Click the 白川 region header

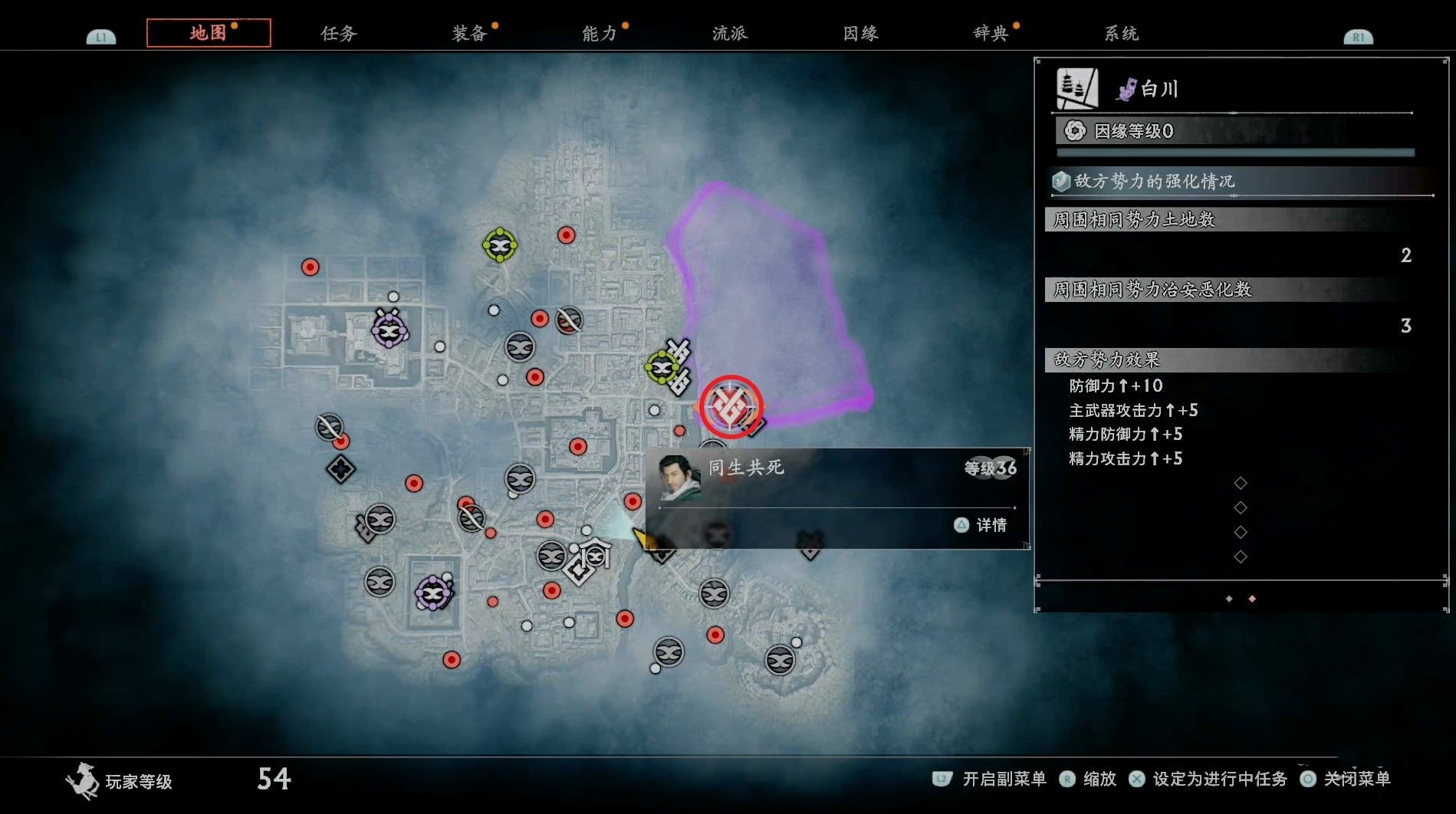[1158, 89]
